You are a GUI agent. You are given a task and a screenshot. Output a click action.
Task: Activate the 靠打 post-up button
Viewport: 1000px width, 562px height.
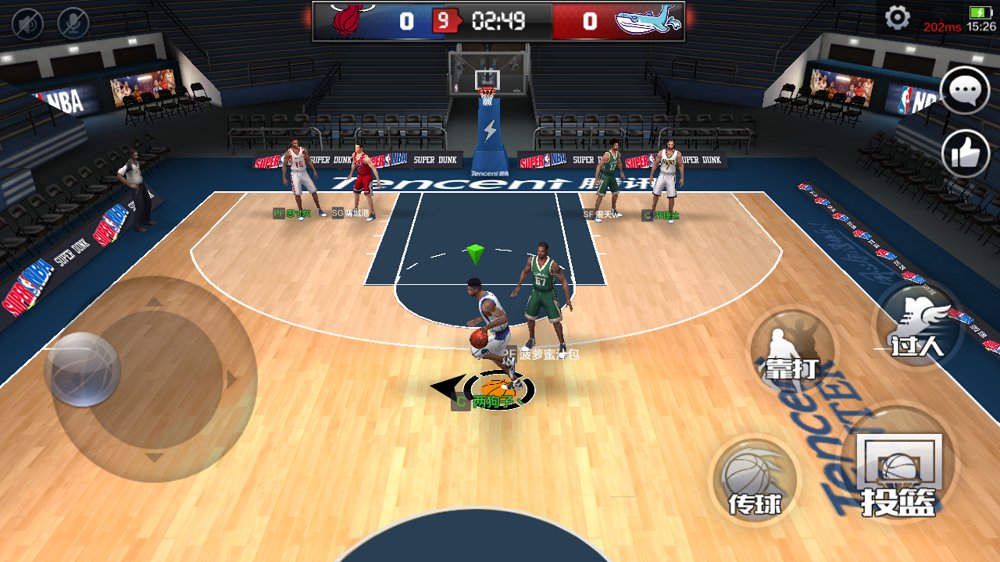[793, 350]
